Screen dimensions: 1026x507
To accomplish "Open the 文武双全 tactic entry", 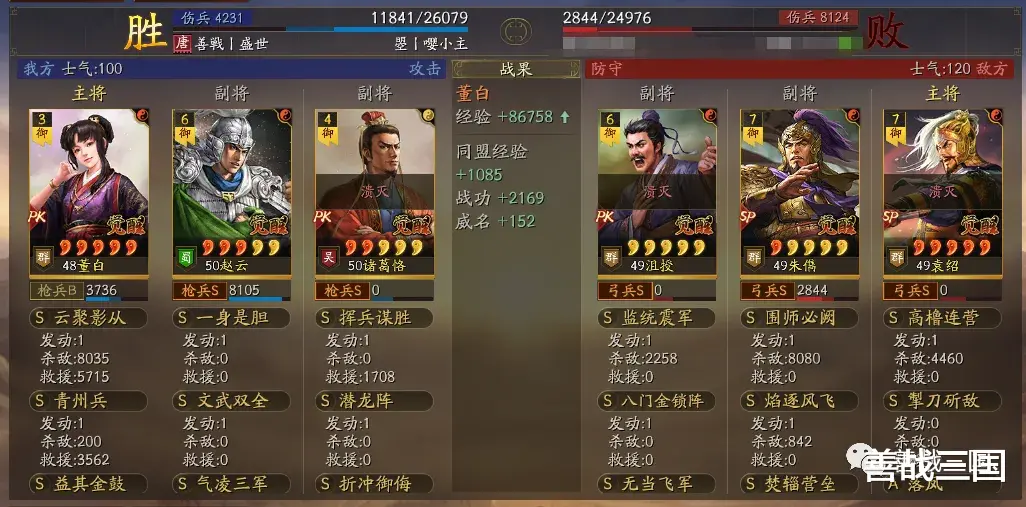I will tap(232, 401).
